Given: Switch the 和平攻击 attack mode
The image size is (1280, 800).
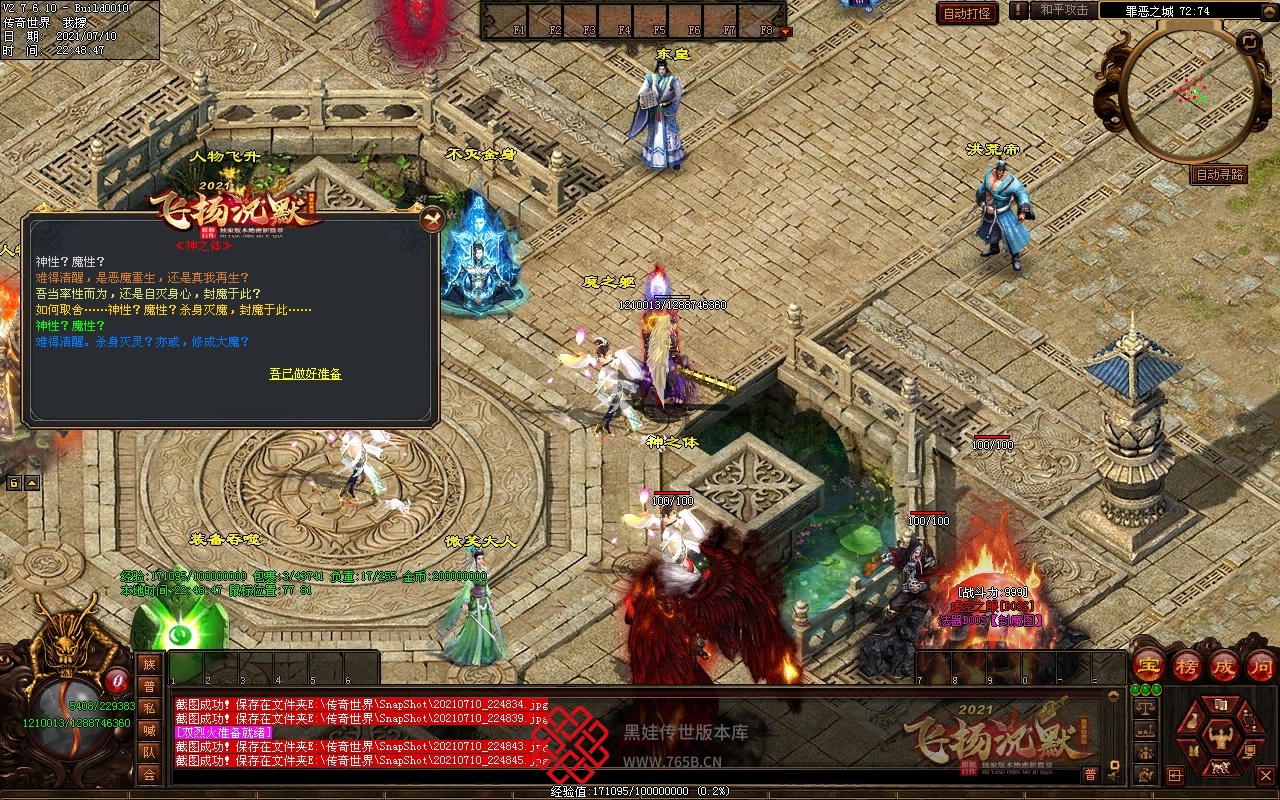Looking at the screenshot, I should 1063,10.
